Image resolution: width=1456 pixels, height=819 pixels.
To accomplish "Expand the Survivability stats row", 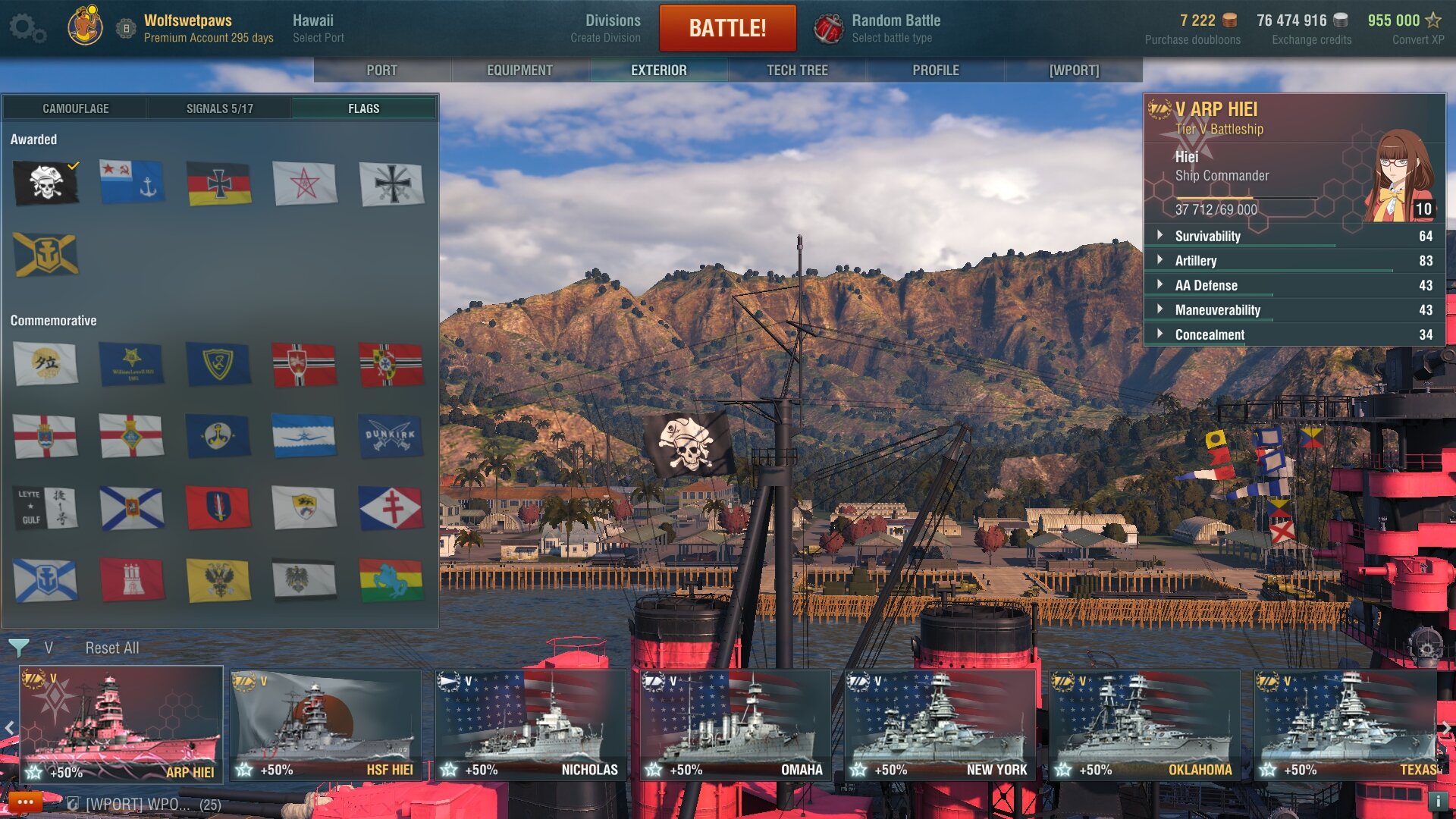I will coord(1207,236).
